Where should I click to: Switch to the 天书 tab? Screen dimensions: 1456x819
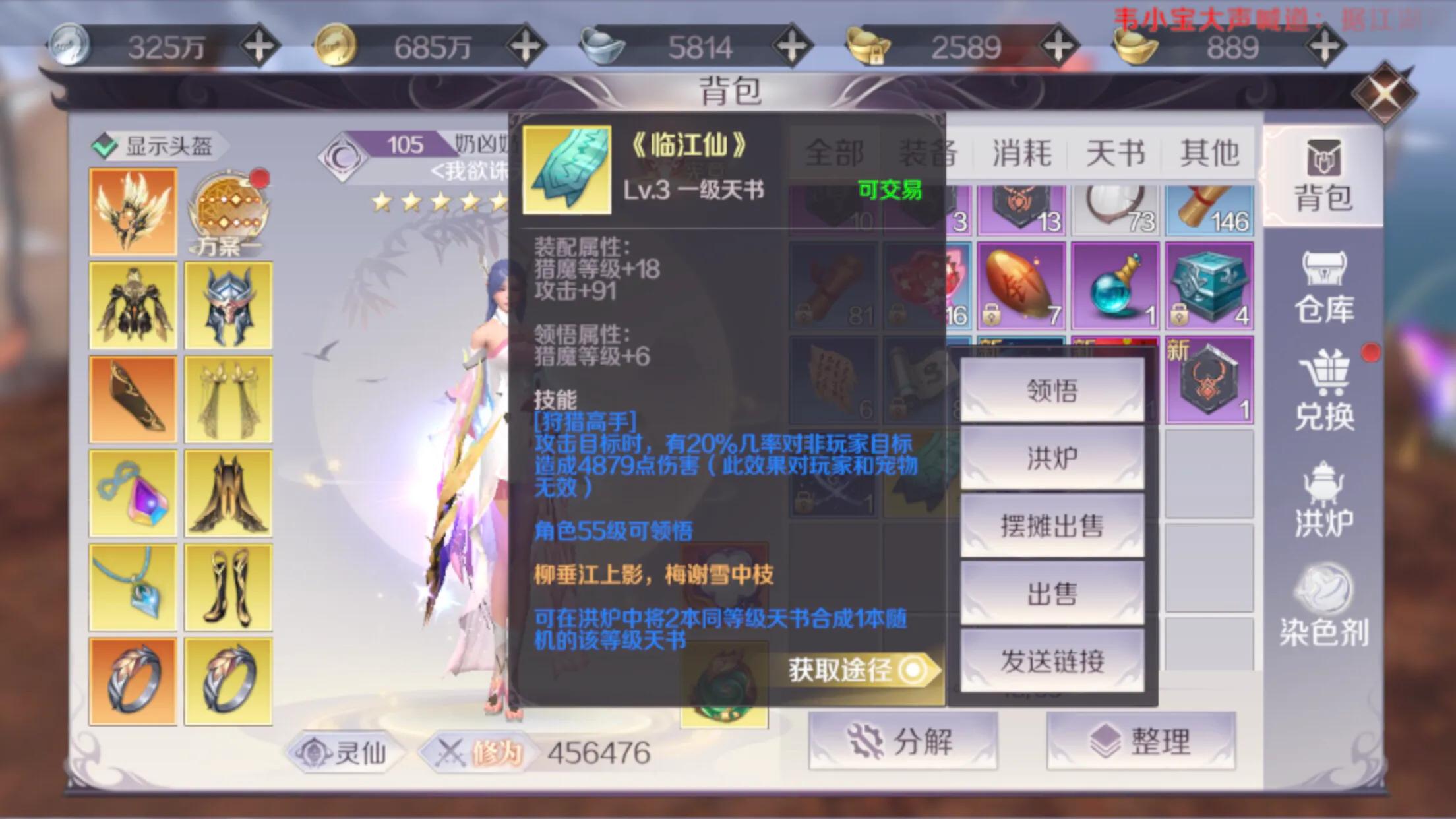click(1116, 152)
